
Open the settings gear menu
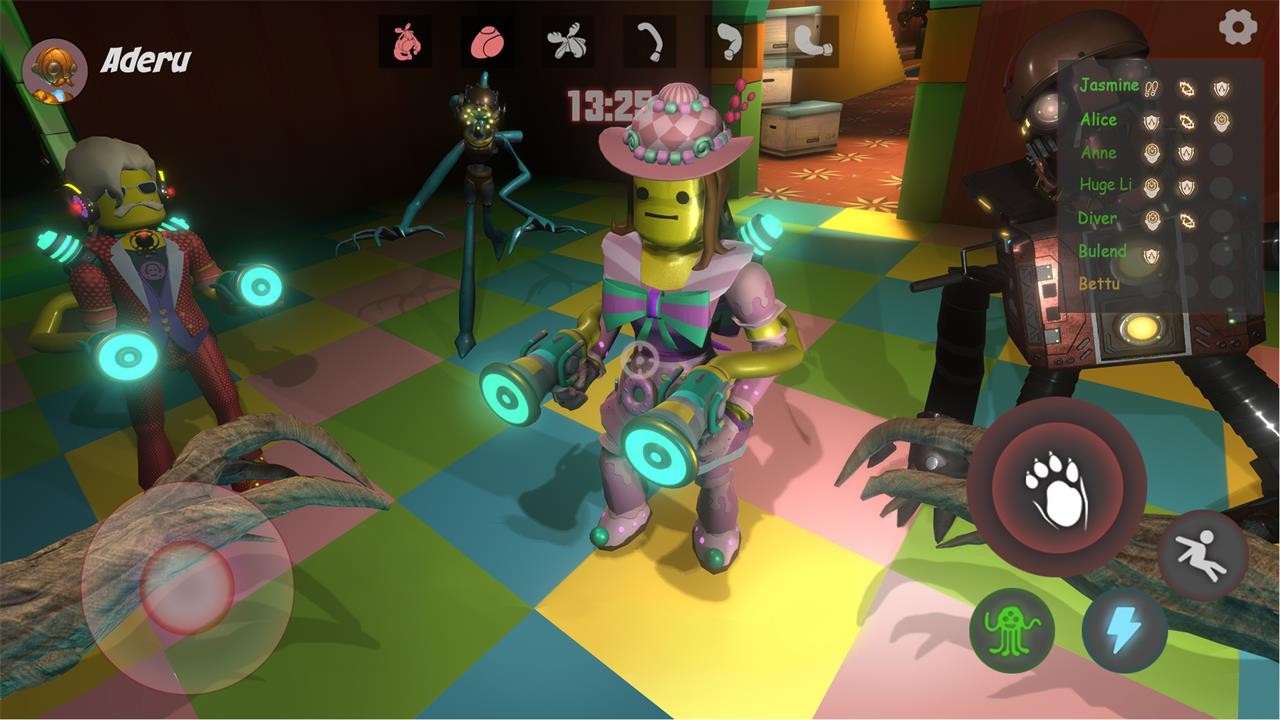click(1238, 26)
